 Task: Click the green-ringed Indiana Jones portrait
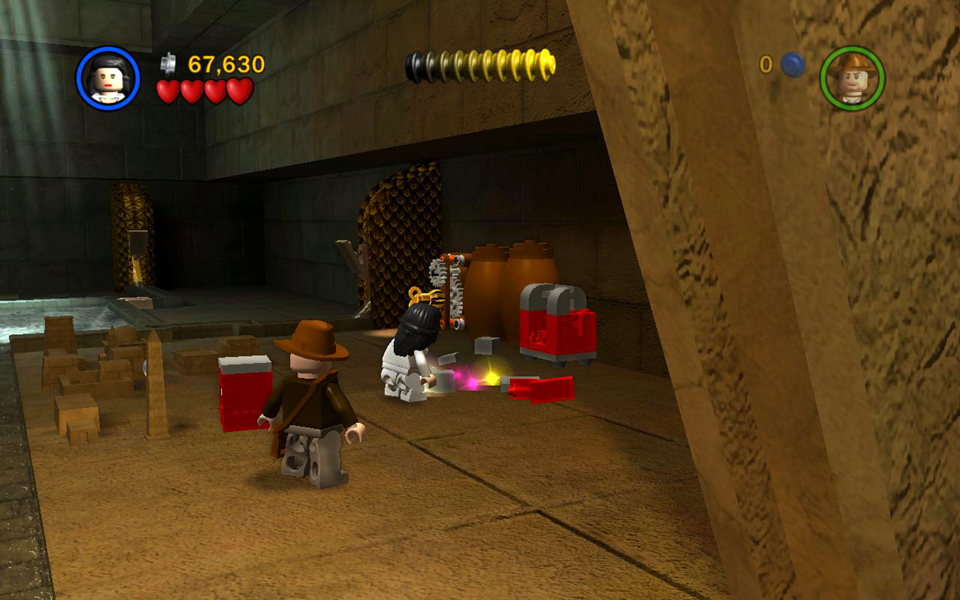pos(852,78)
